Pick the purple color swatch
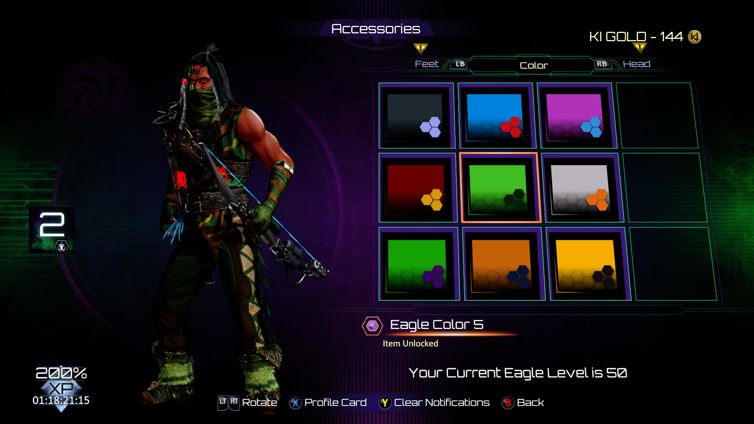This screenshot has width=754, height=424. click(x=575, y=117)
